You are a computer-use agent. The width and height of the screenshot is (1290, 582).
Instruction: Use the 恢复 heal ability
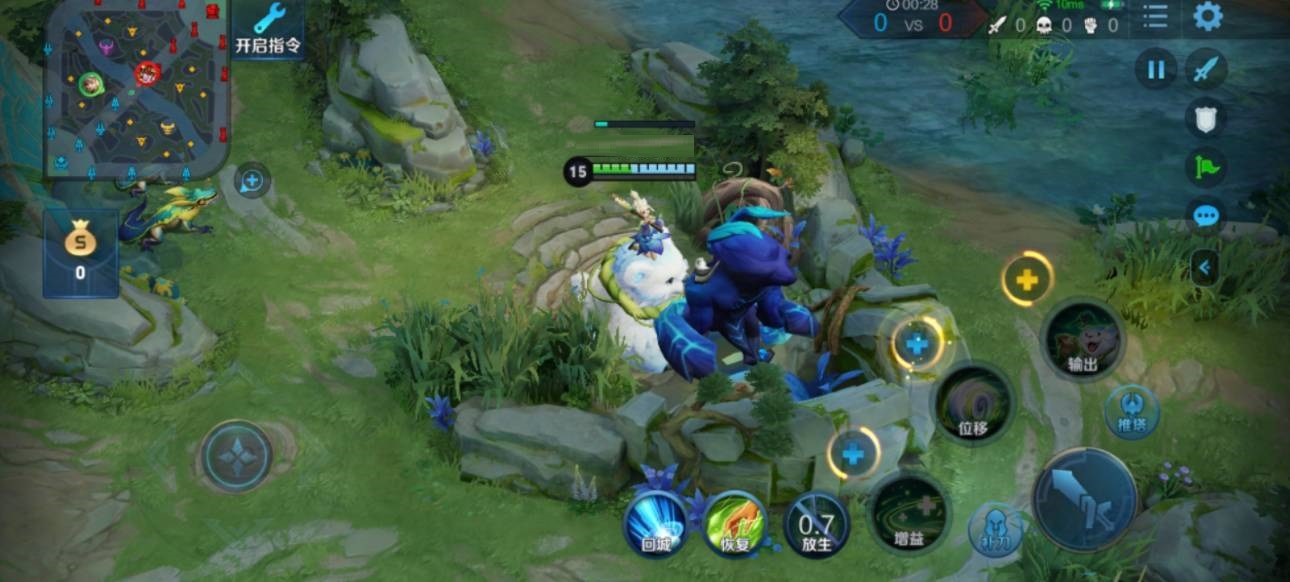coord(735,523)
